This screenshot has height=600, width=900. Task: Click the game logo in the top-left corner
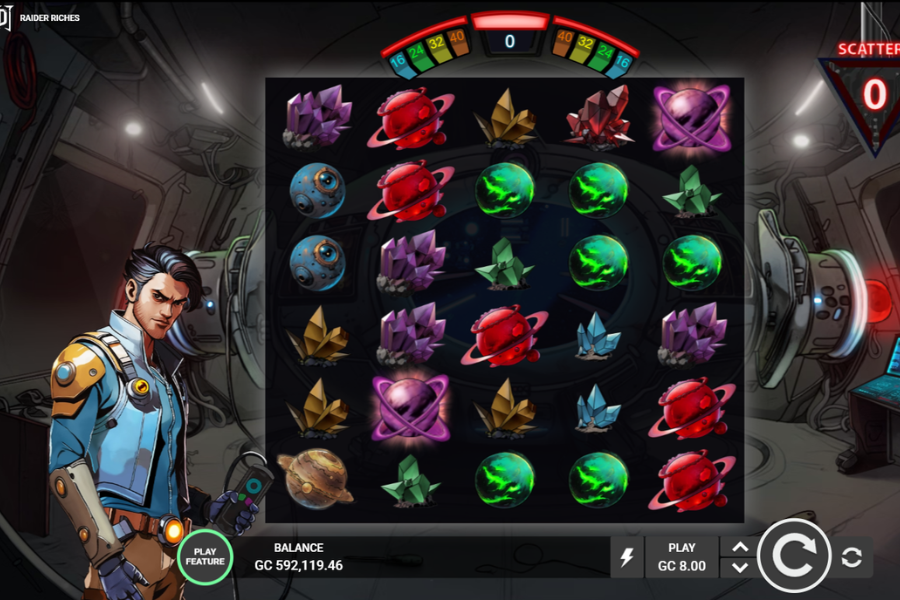click(x=6, y=17)
